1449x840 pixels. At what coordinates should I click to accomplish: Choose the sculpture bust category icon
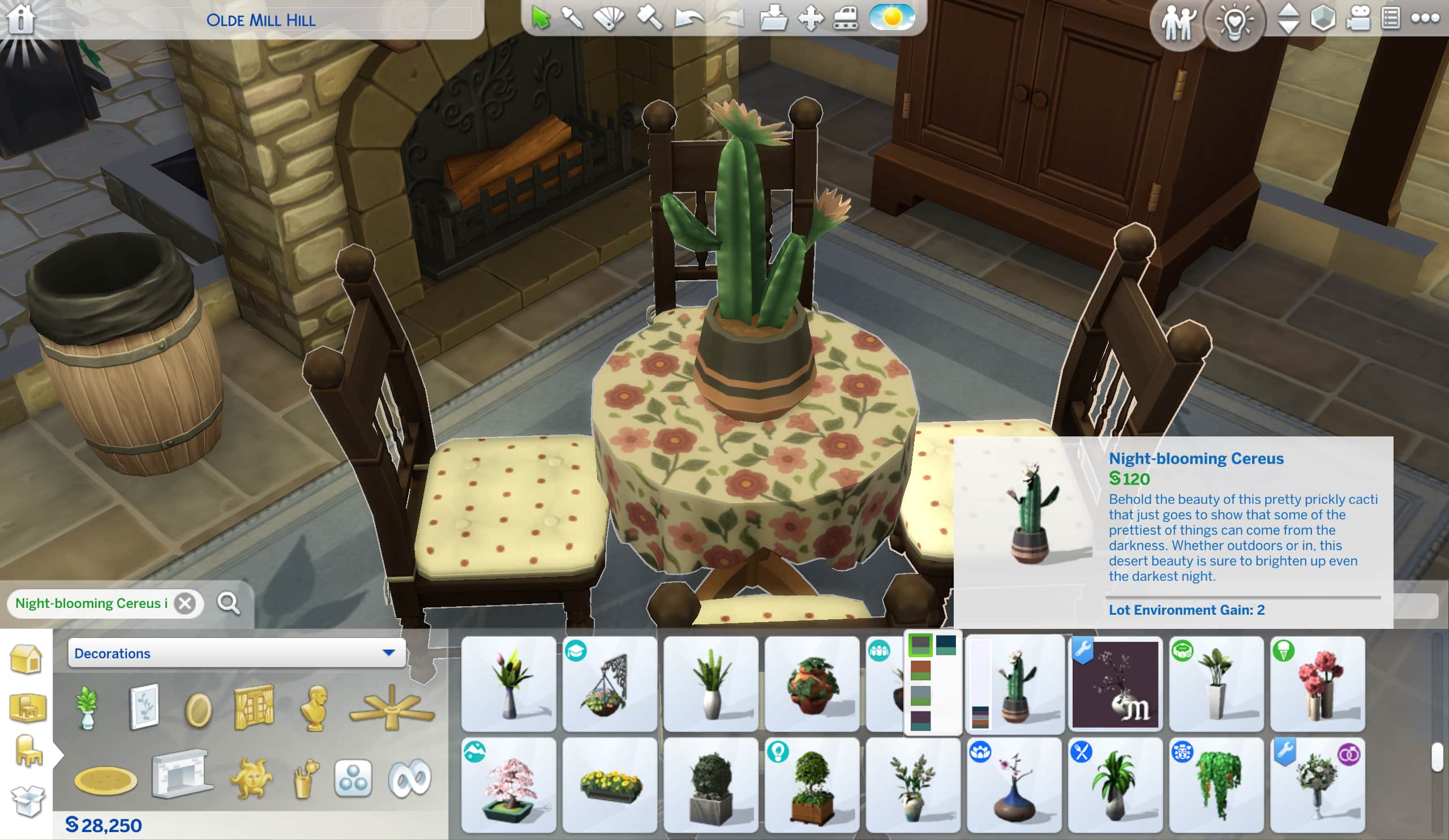click(x=315, y=708)
